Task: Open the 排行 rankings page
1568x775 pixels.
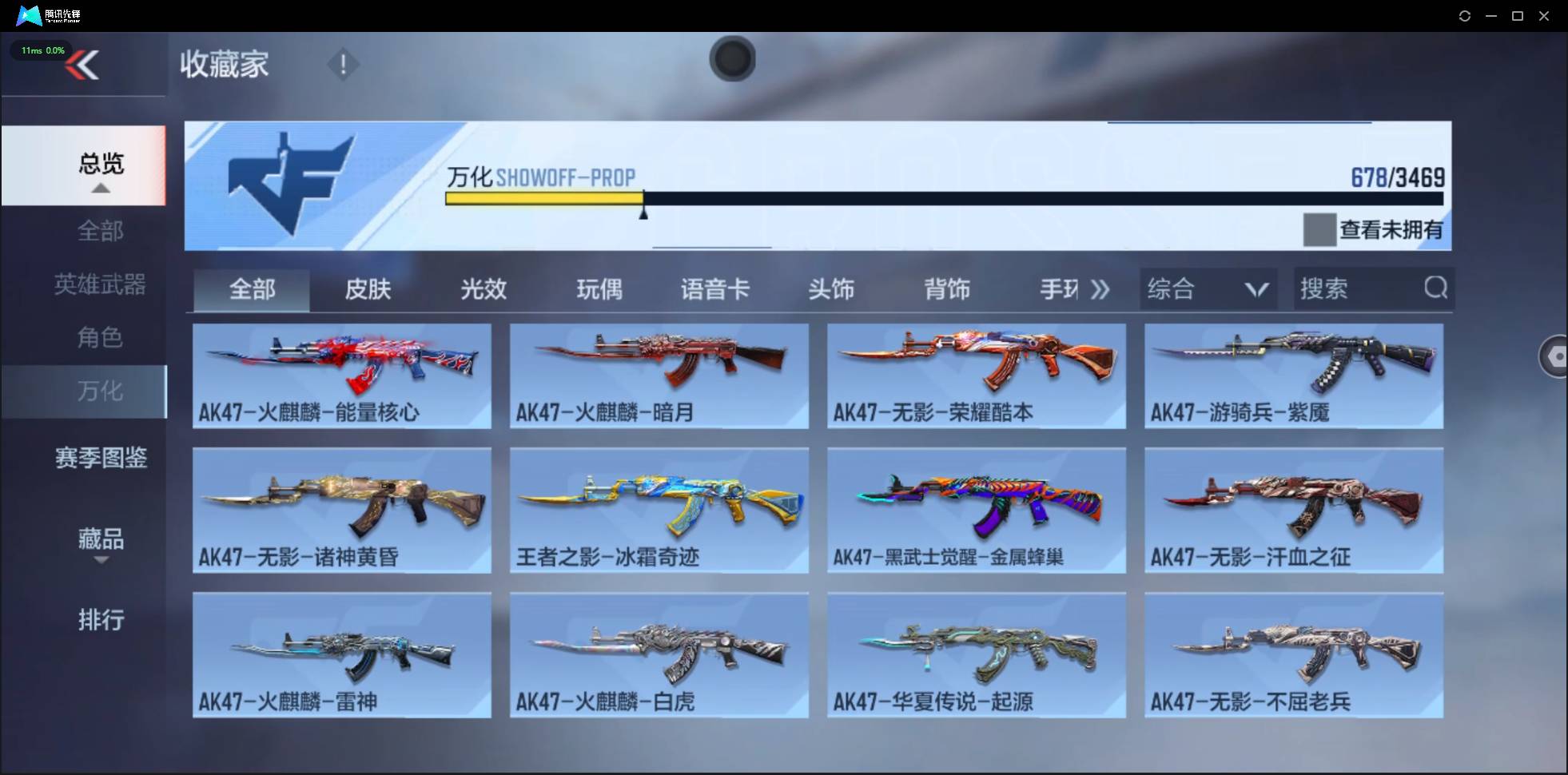Action: click(101, 620)
